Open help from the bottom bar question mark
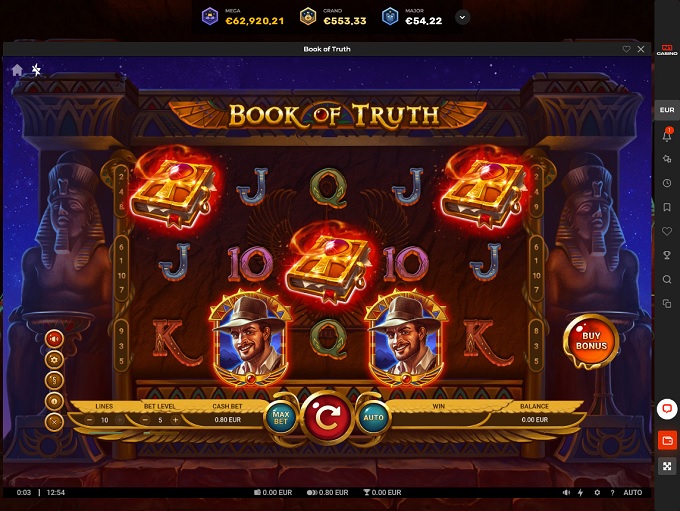 (612, 493)
